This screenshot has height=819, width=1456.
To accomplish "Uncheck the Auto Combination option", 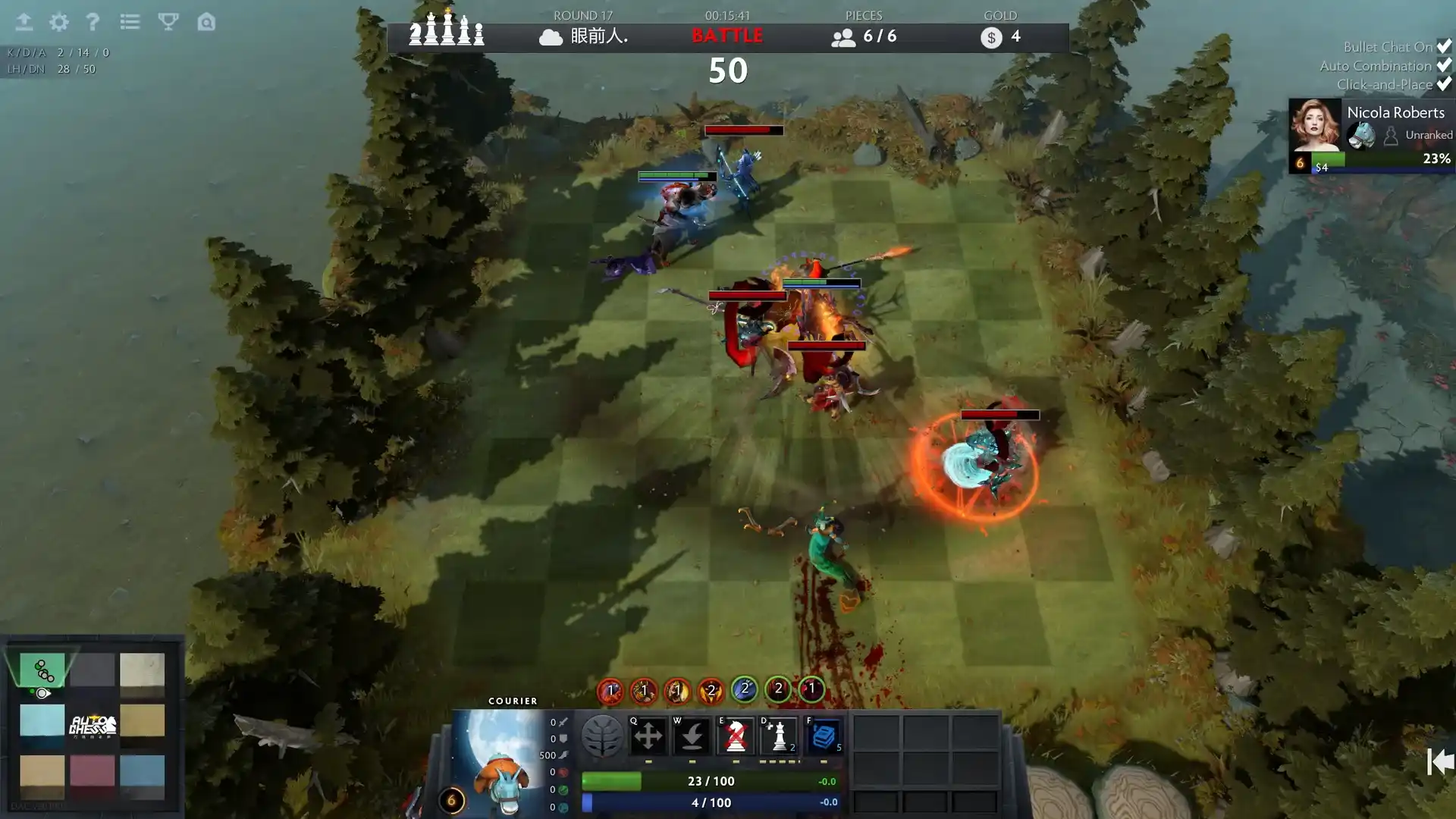I will [1443, 65].
